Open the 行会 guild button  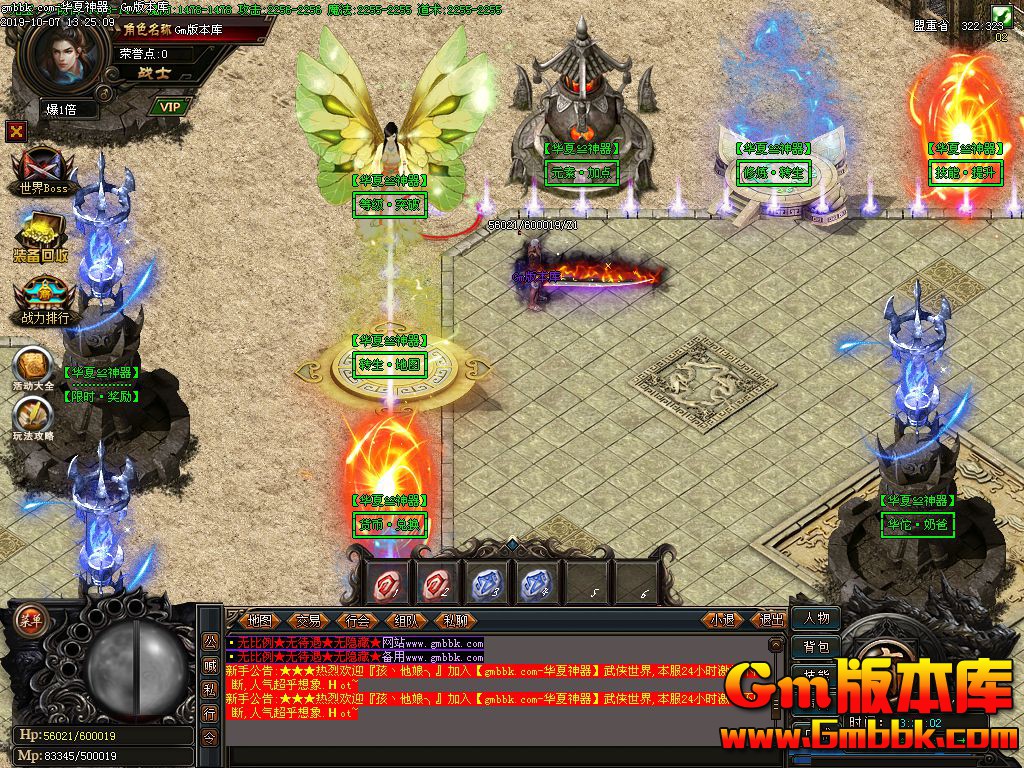[x=358, y=620]
